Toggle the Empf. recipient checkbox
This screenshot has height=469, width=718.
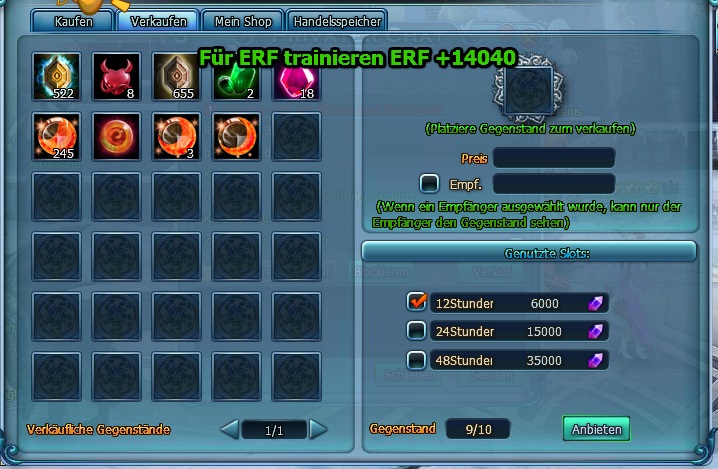(x=430, y=183)
